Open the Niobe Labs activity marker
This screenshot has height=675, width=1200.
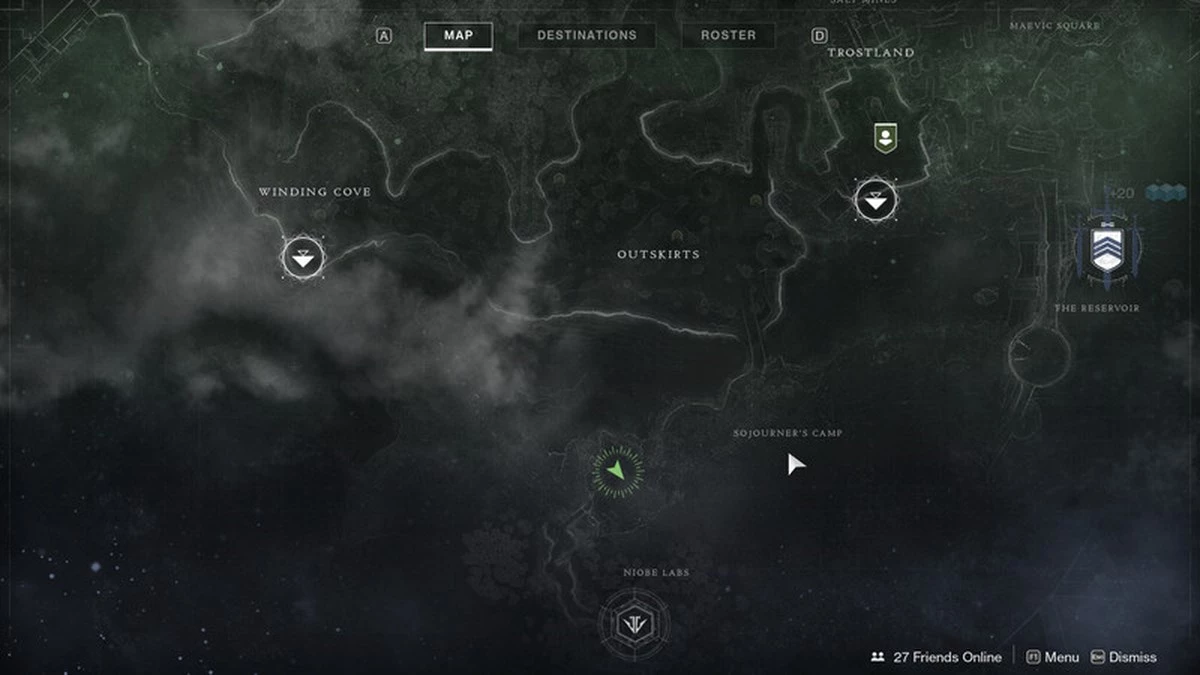click(634, 624)
